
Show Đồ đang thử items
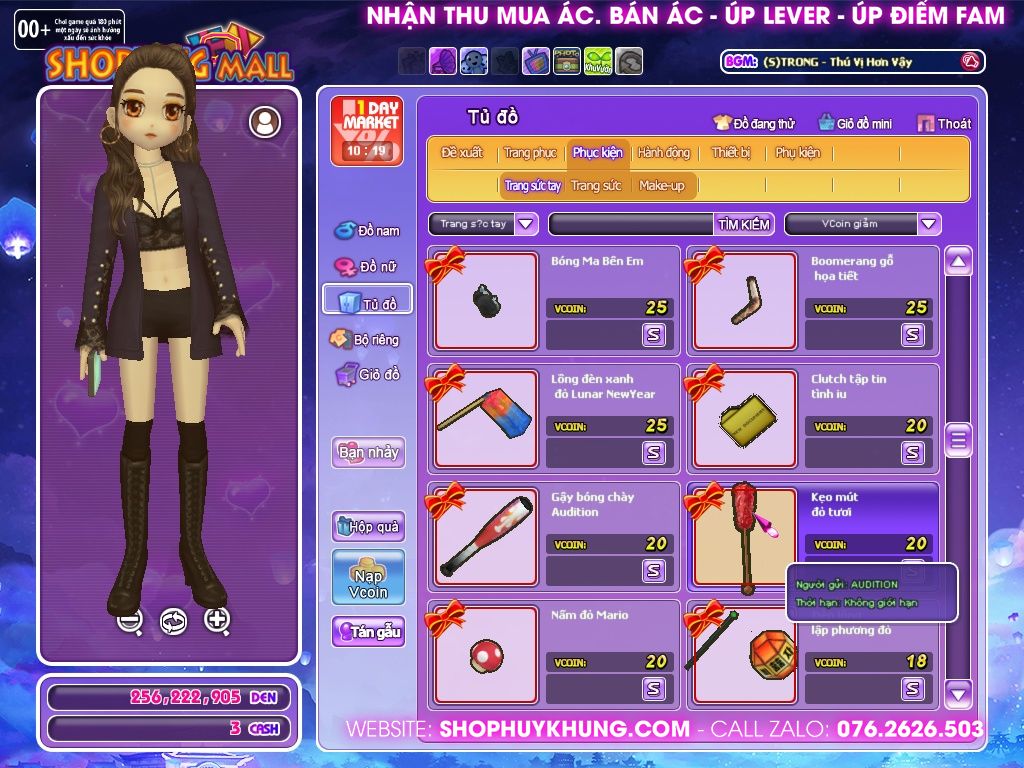tap(753, 124)
